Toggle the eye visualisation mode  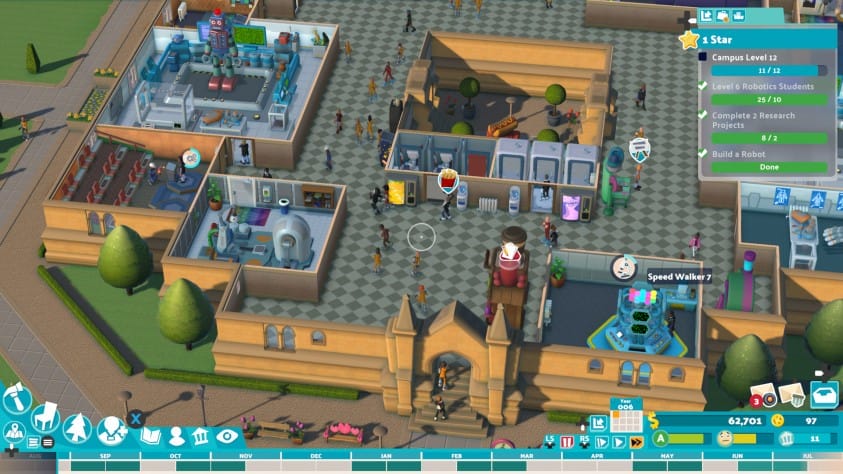(x=227, y=436)
